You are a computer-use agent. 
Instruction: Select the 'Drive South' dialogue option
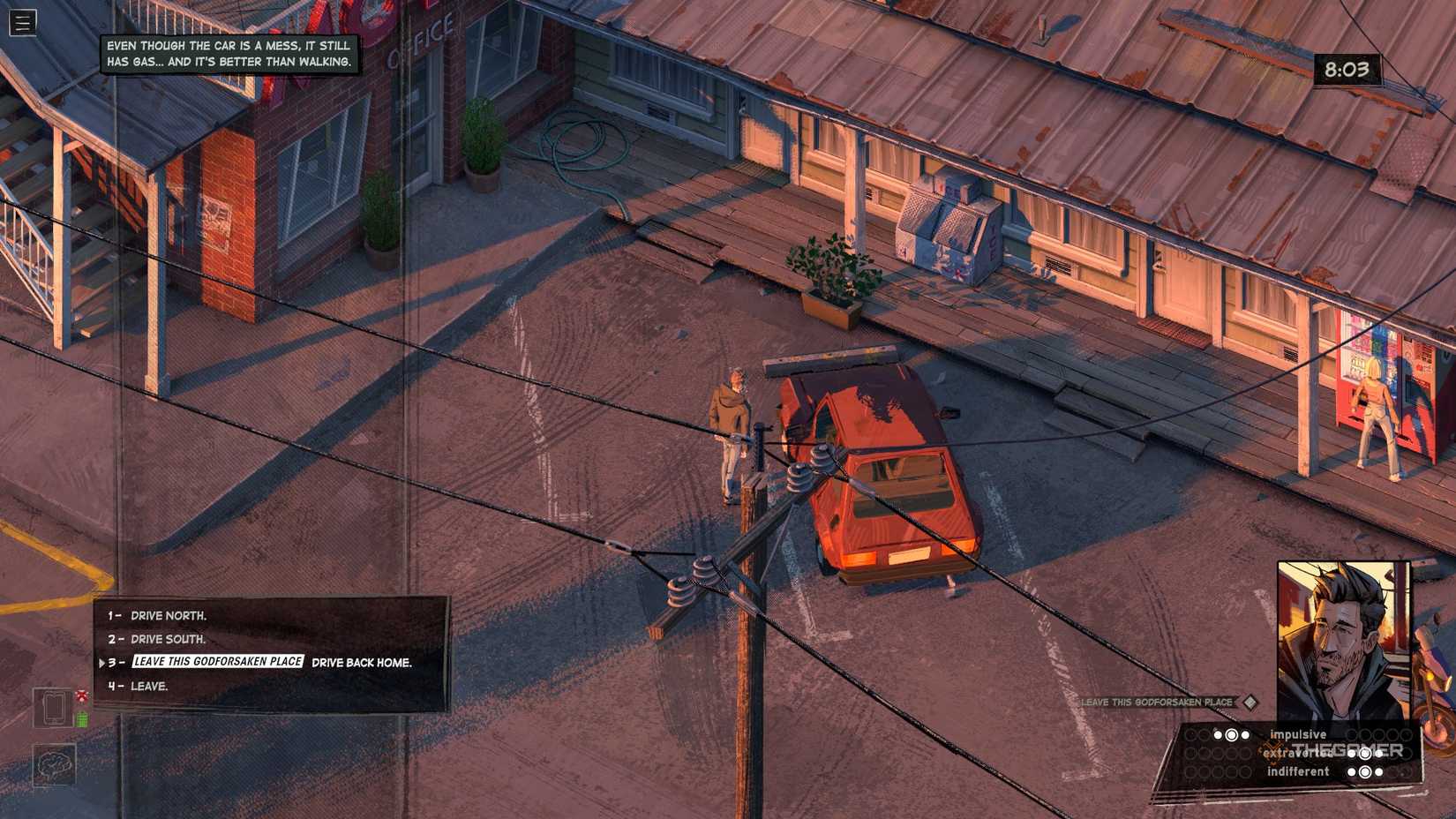[x=168, y=639]
